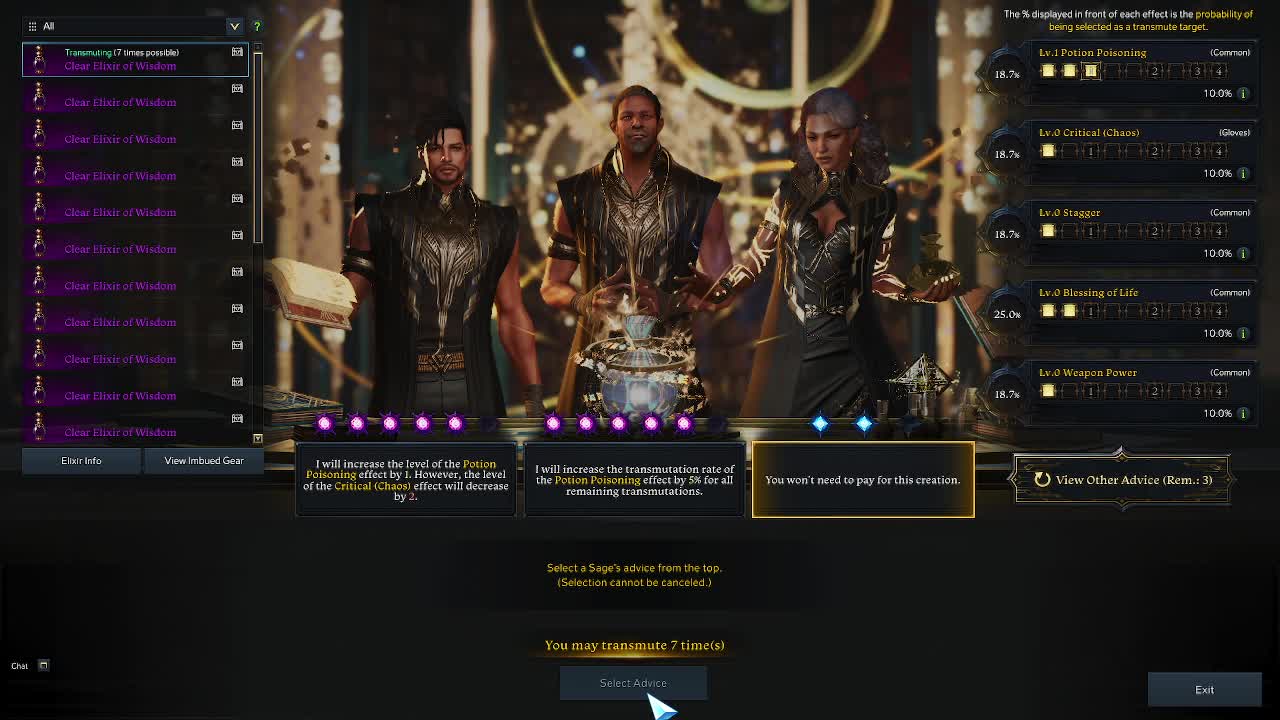The image size is (1280, 720).
Task: Show info for Weapon Power effect
Action: pyautogui.click(x=1243, y=414)
